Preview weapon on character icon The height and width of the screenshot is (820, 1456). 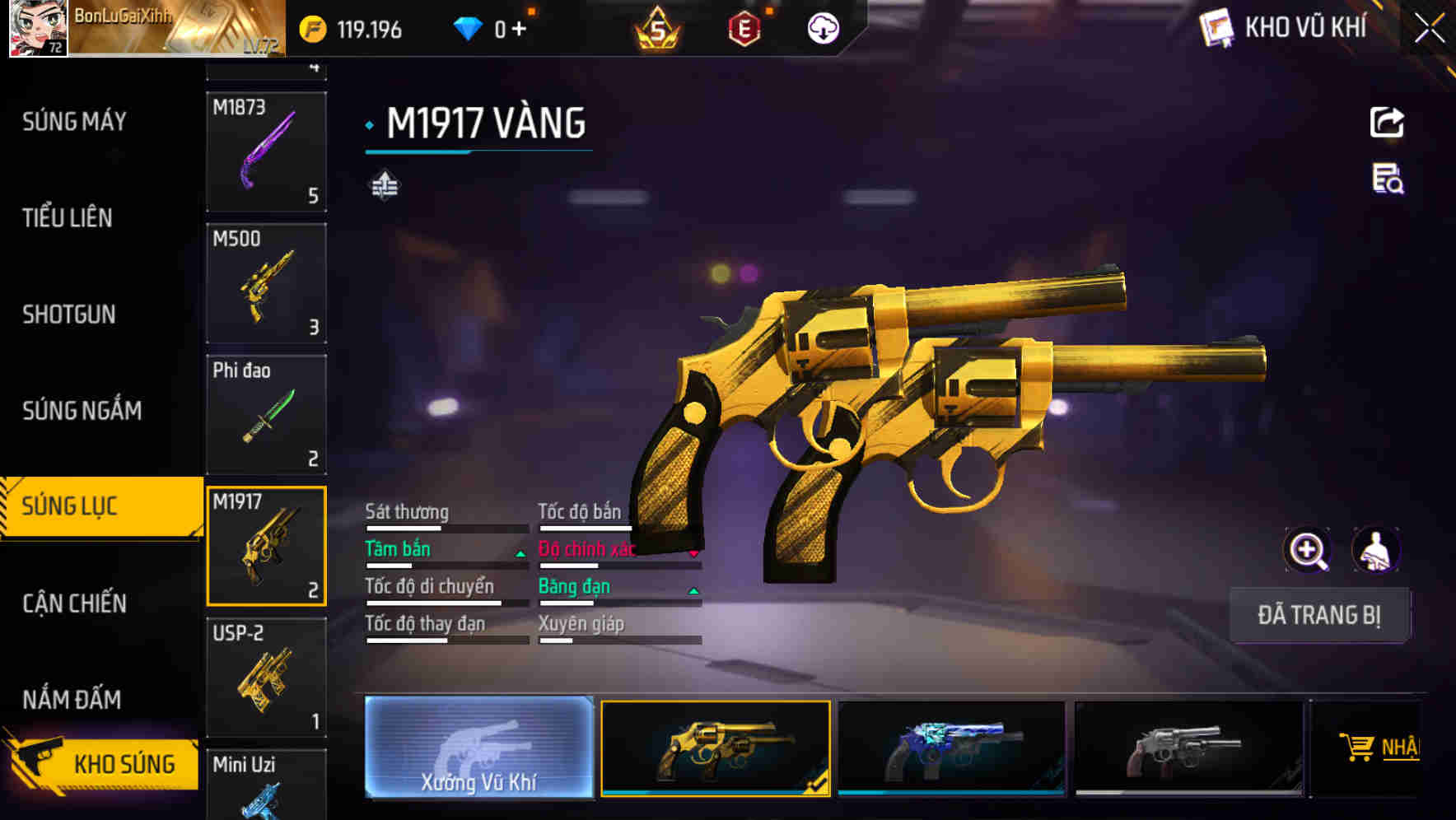coord(1376,550)
